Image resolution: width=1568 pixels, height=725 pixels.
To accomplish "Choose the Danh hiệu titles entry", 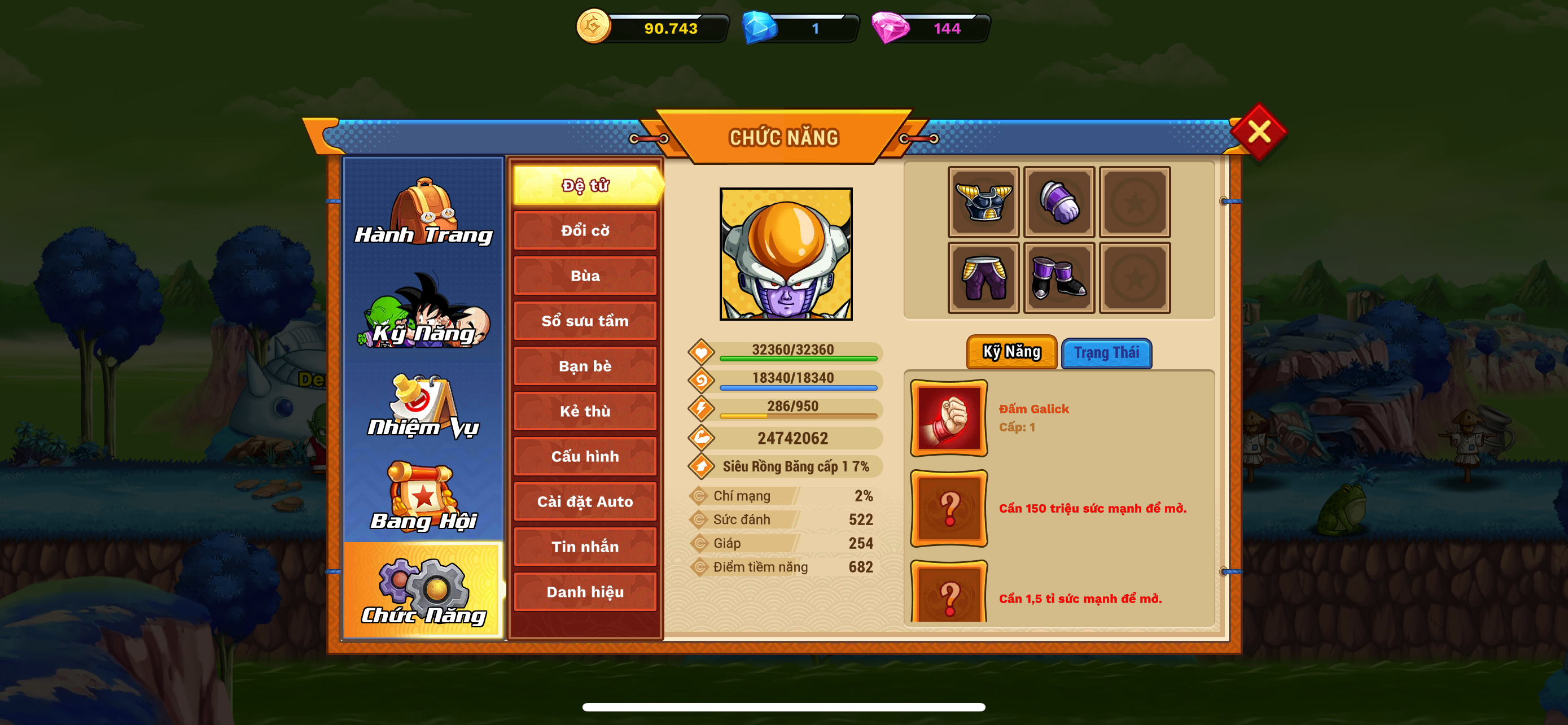I will coord(585,592).
